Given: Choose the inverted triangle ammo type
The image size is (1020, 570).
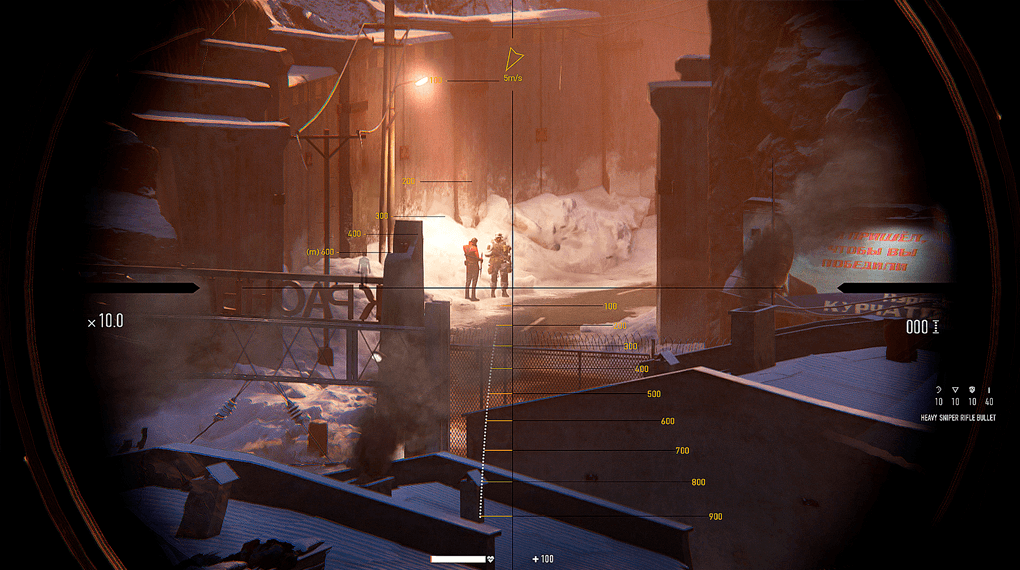Looking at the screenshot, I should (x=955, y=389).
